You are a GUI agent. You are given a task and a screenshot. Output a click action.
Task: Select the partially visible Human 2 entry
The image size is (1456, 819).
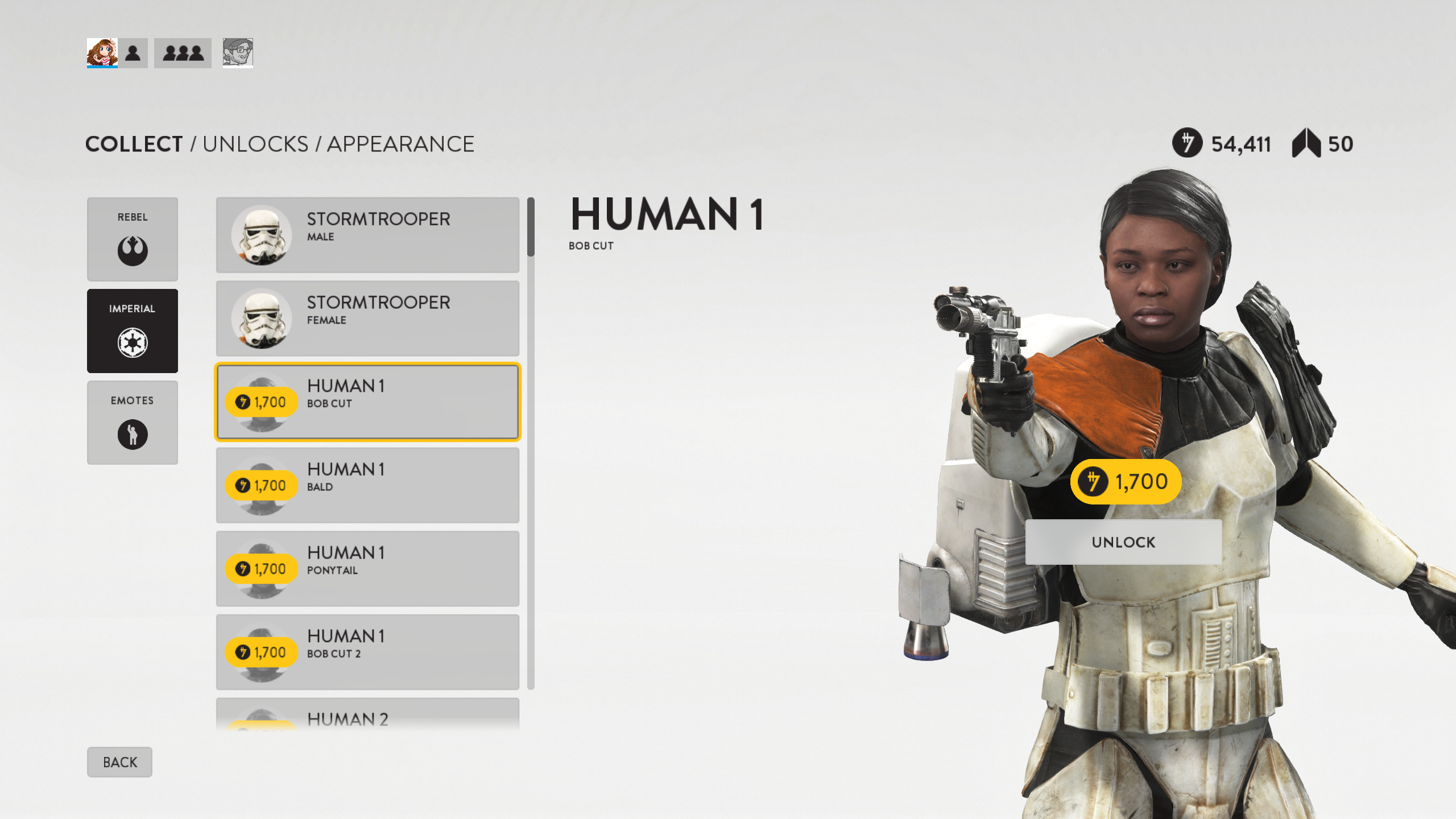pyautogui.click(x=367, y=715)
